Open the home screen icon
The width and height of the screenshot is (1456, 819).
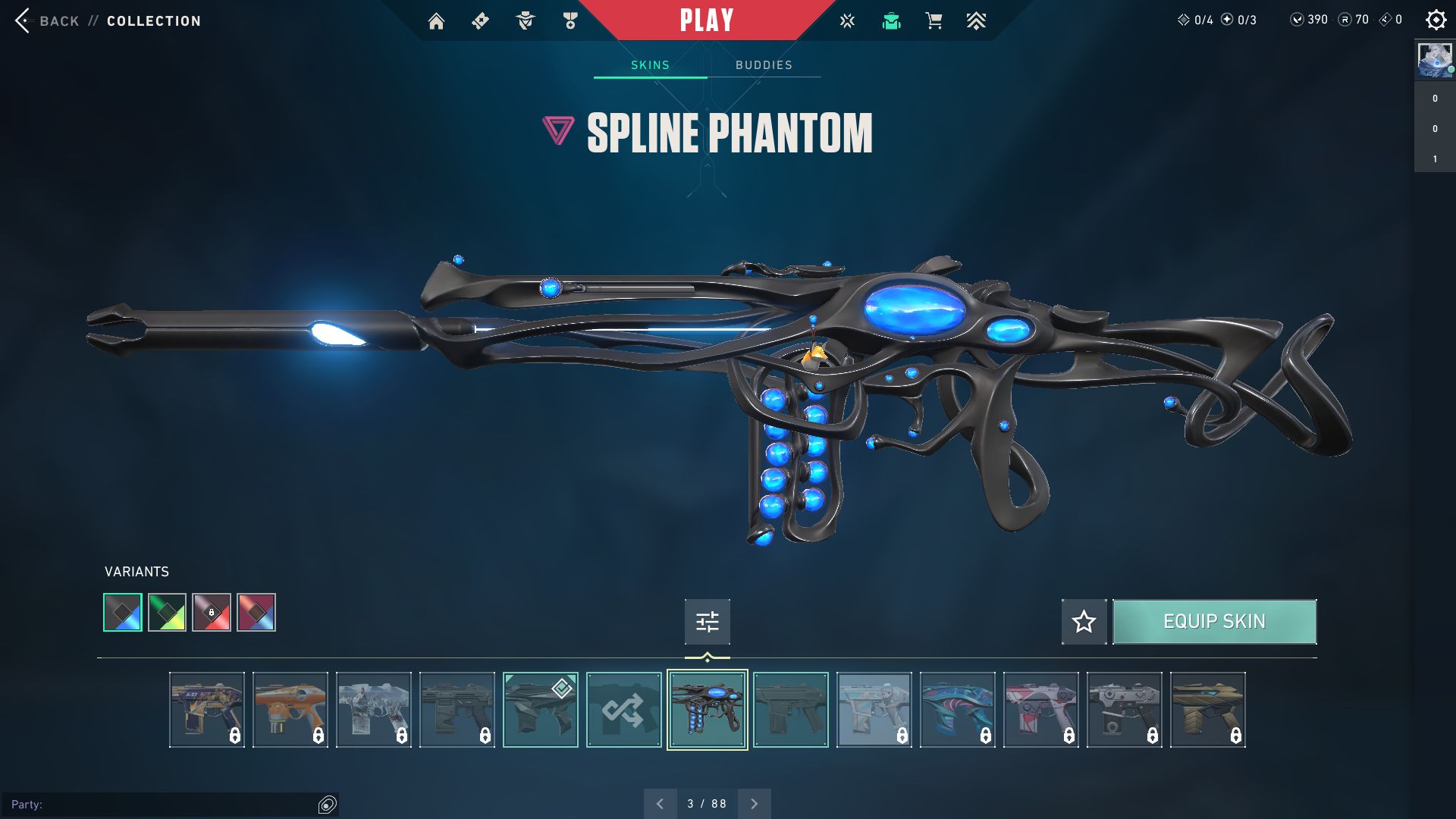[x=436, y=21]
